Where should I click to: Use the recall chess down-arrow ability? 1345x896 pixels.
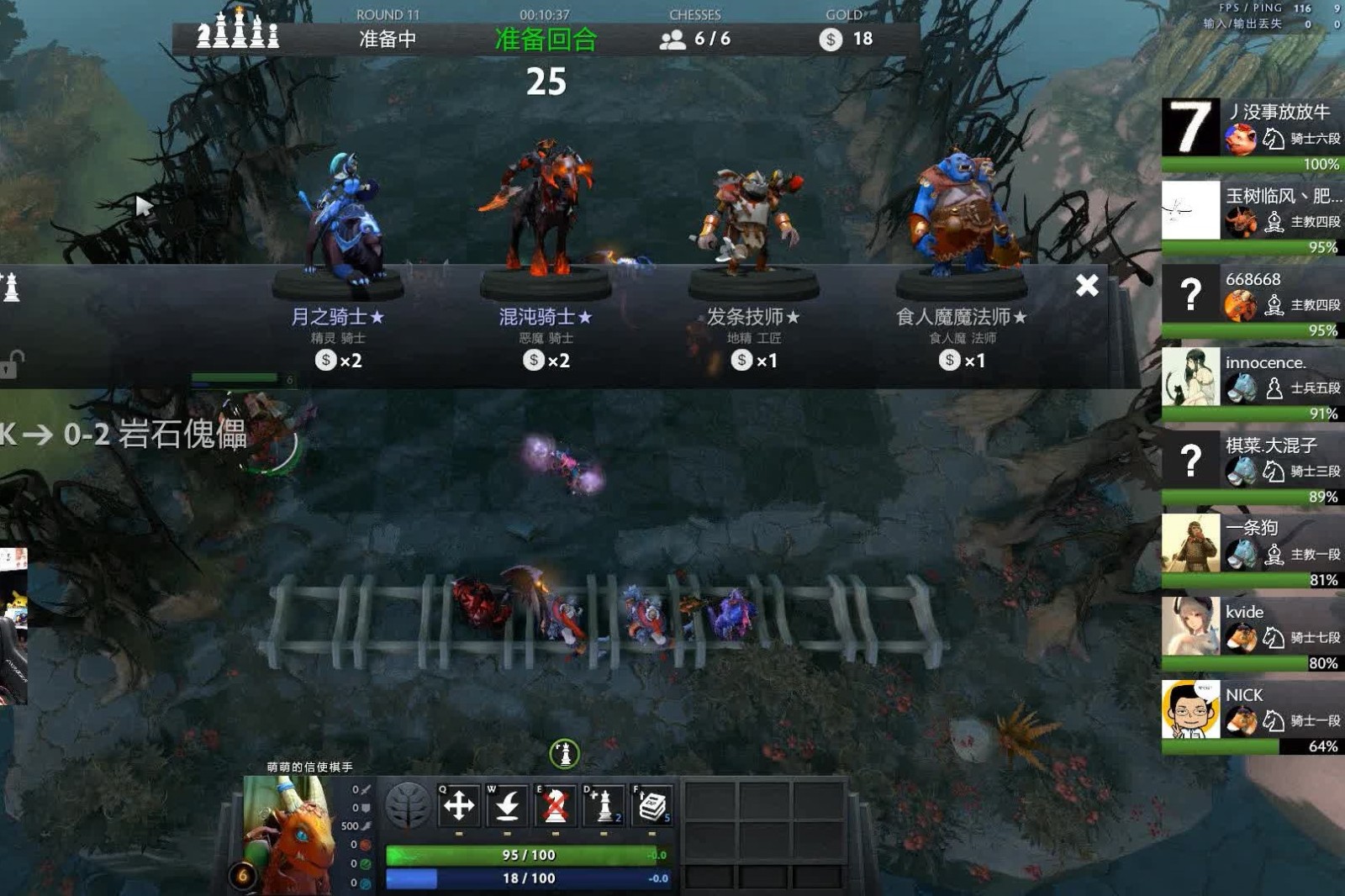pos(507,806)
